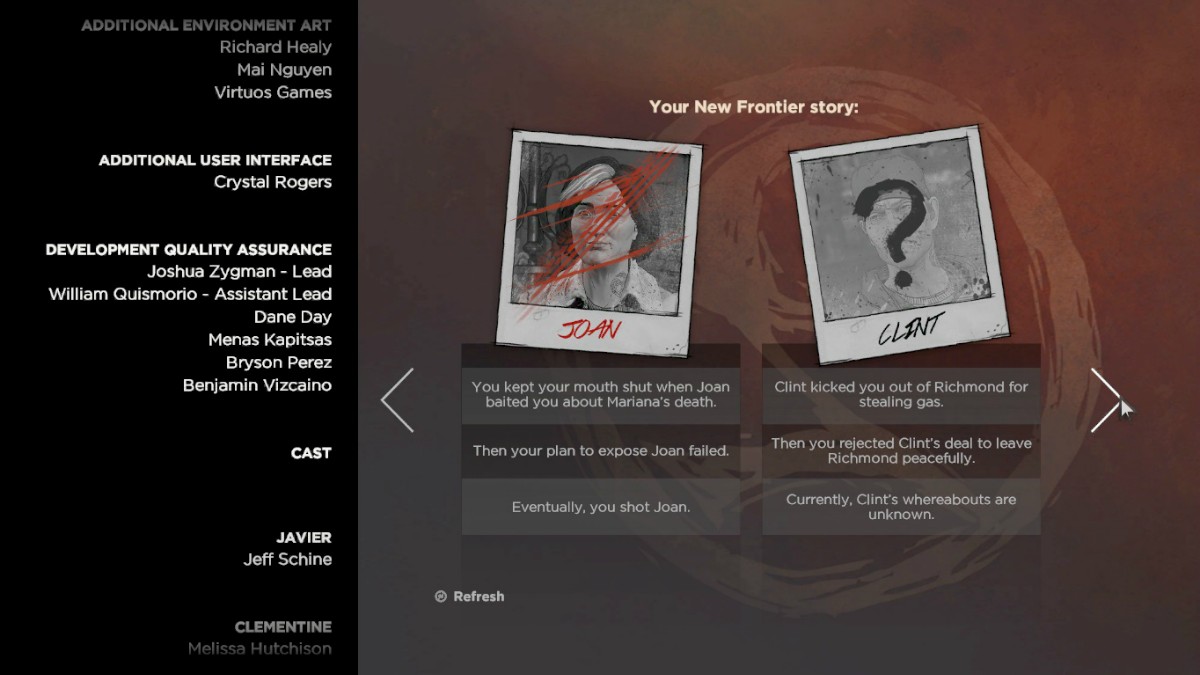Go to the next story page arrow
The width and height of the screenshot is (1200, 675).
(1105, 400)
